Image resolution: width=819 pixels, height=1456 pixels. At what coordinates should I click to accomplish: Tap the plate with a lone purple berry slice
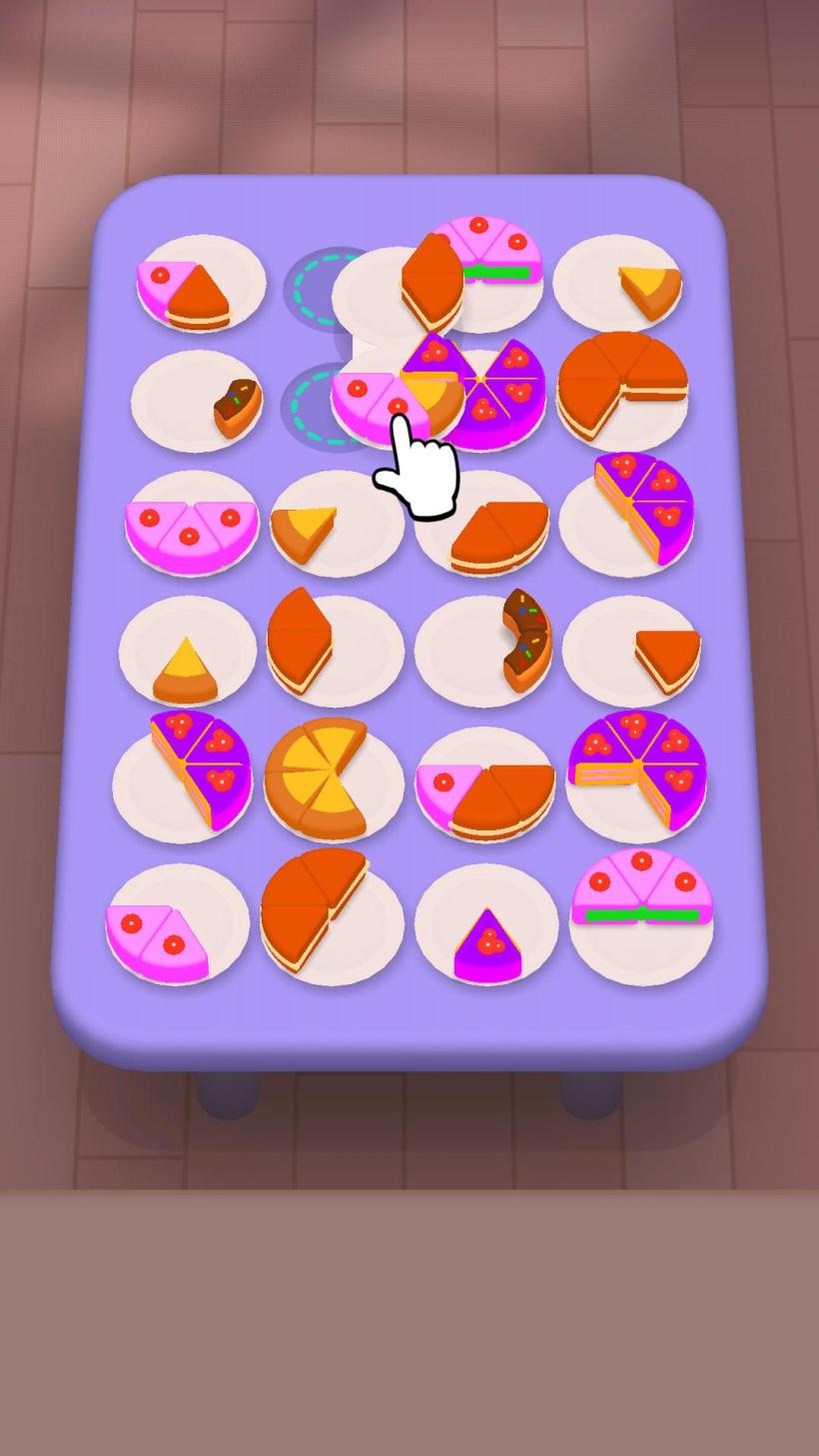pyautogui.click(x=486, y=926)
